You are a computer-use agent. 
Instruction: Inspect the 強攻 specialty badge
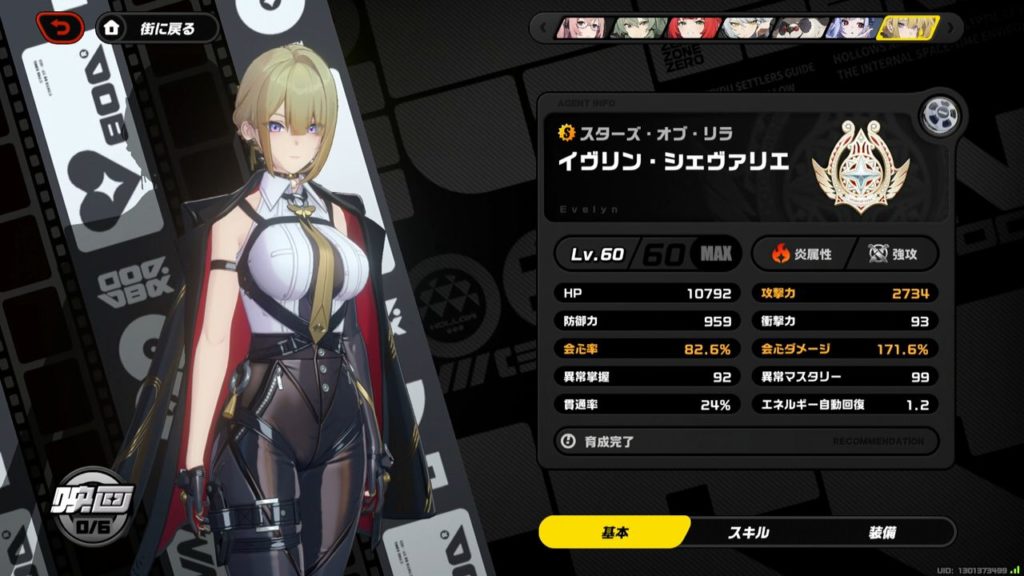coord(891,254)
